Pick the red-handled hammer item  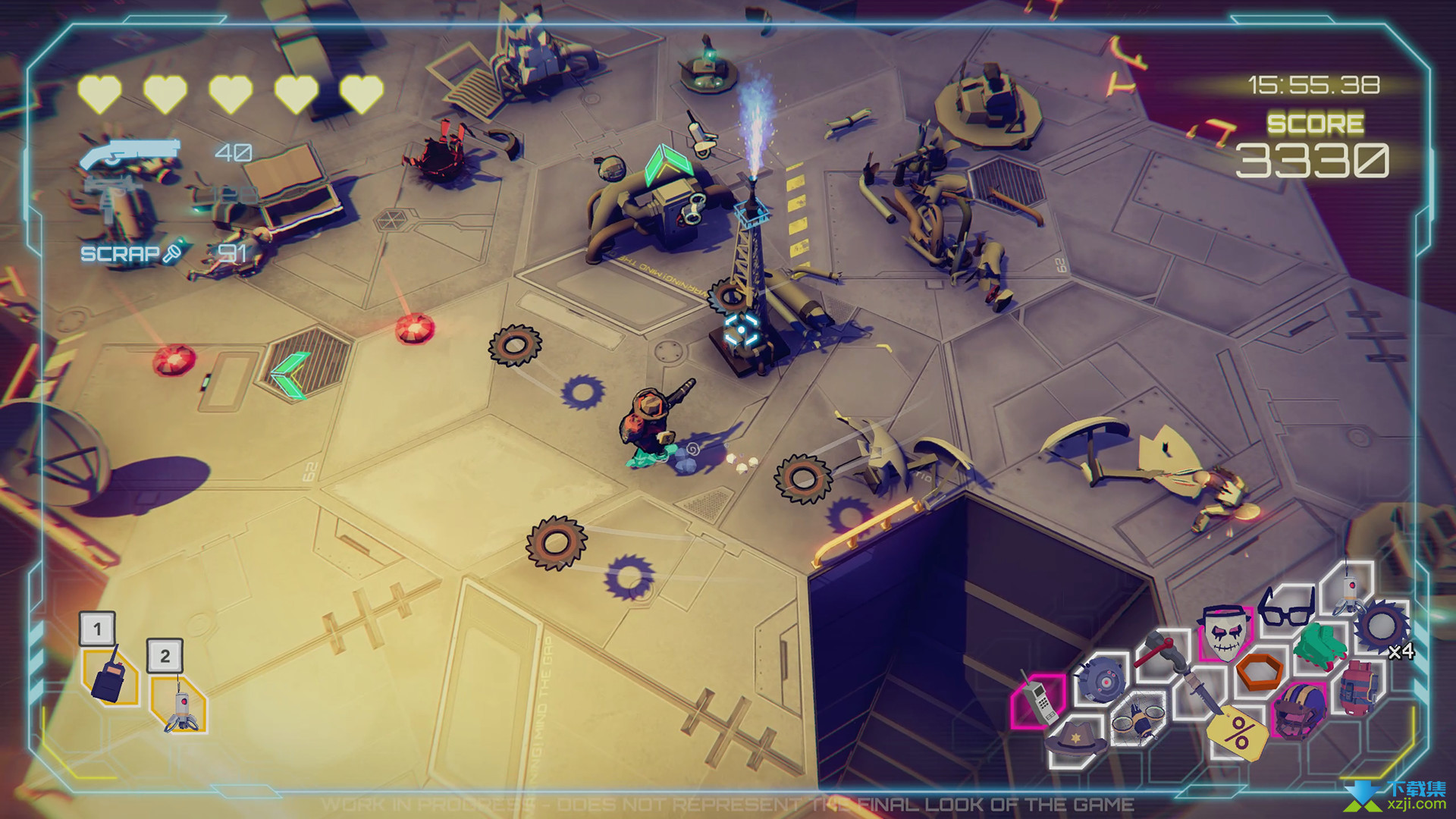[1158, 650]
